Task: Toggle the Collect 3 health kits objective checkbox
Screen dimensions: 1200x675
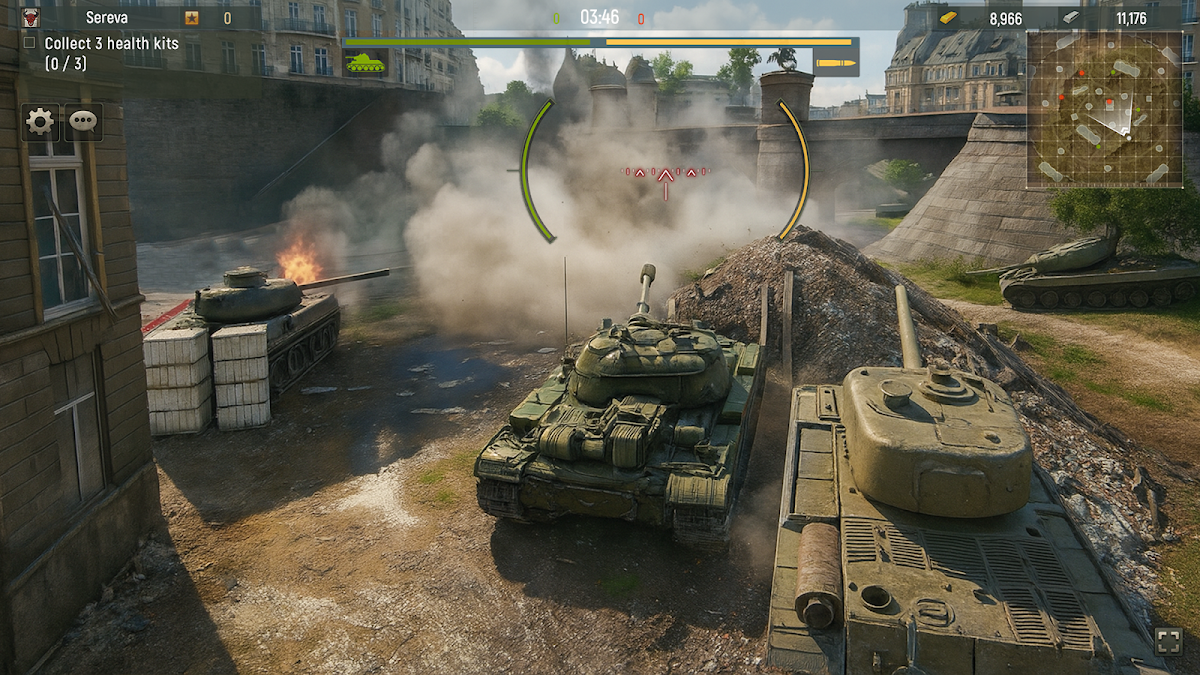Action: (29, 43)
